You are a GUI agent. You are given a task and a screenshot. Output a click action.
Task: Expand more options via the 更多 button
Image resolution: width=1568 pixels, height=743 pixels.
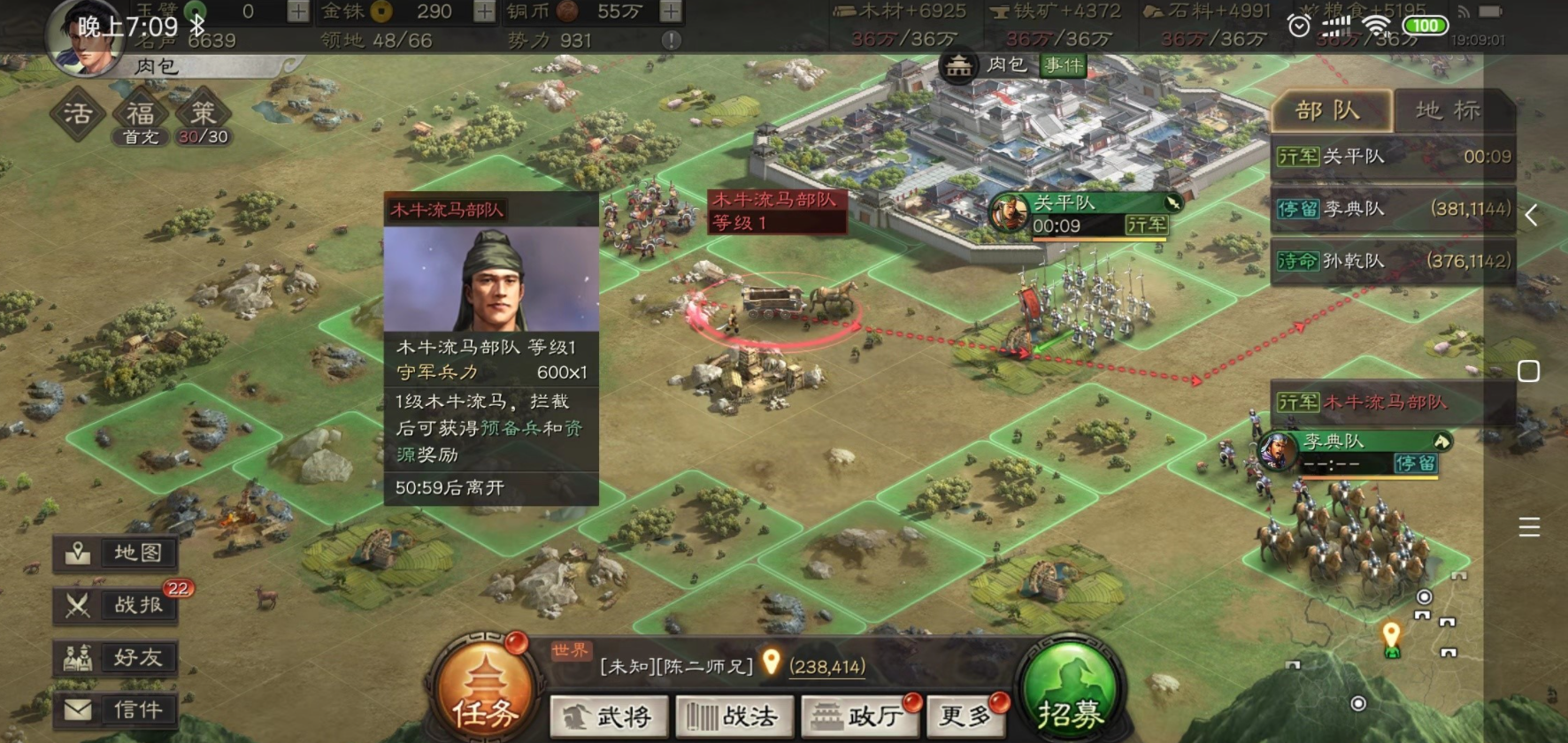click(x=967, y=716)
